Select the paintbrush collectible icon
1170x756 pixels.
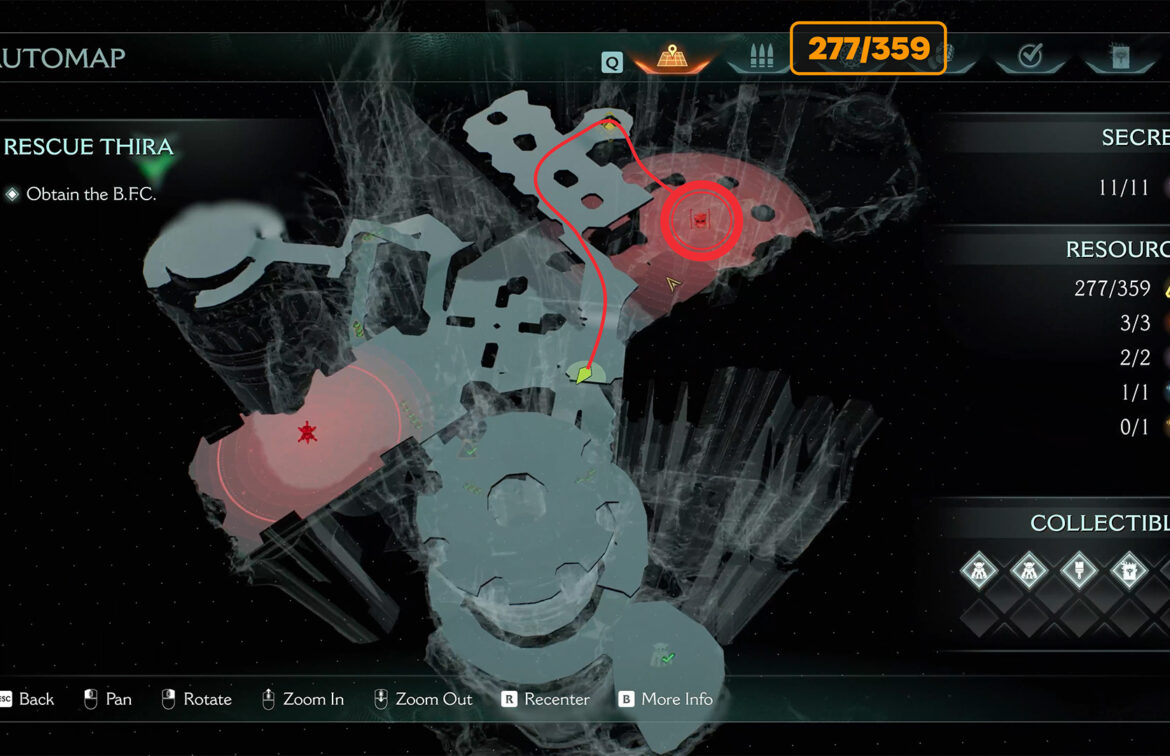click(1078, 572)
